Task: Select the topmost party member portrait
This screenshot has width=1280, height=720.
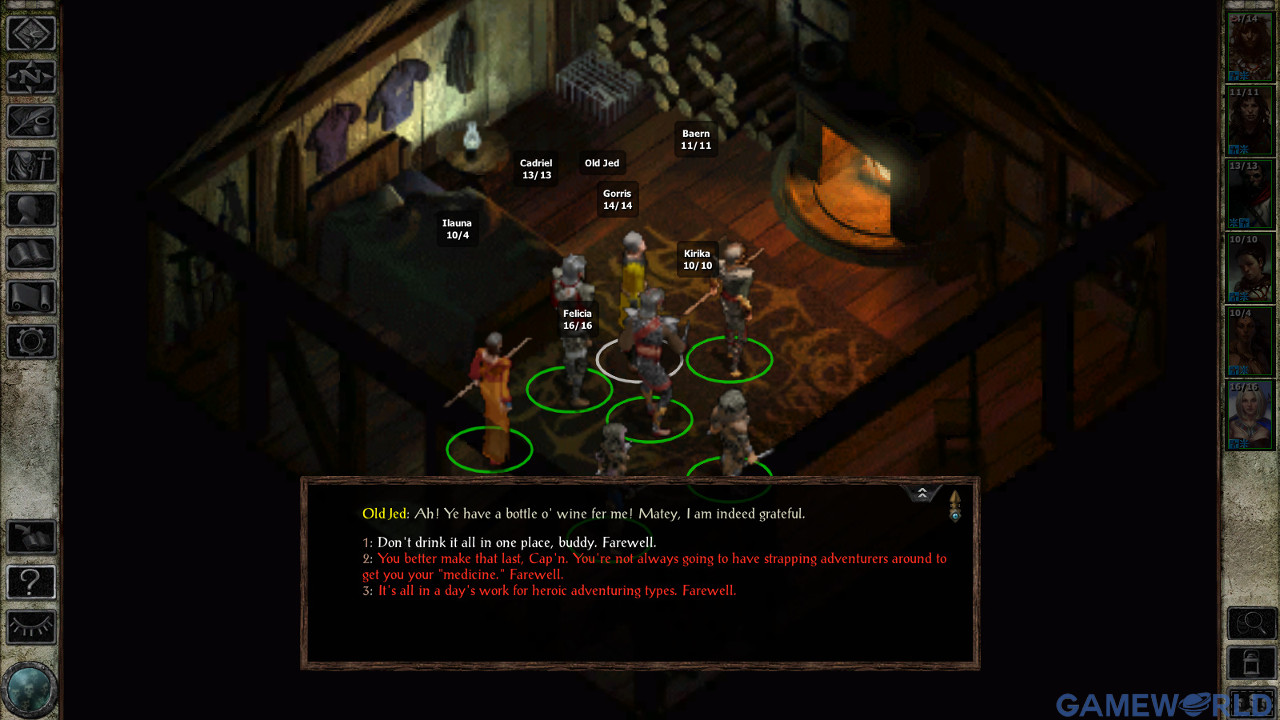Action: 1249,44
